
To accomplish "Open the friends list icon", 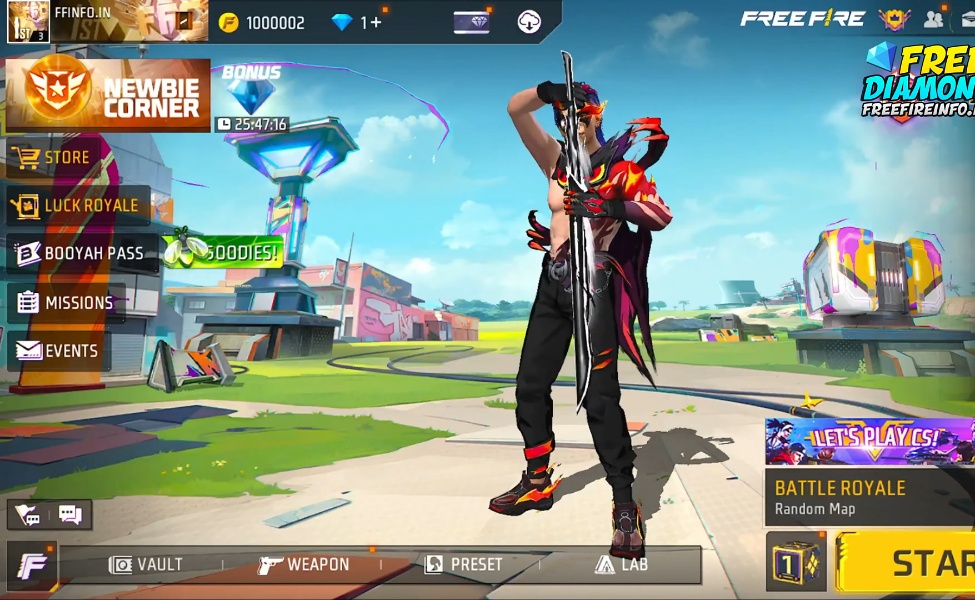I will click(x=934, y=19).
